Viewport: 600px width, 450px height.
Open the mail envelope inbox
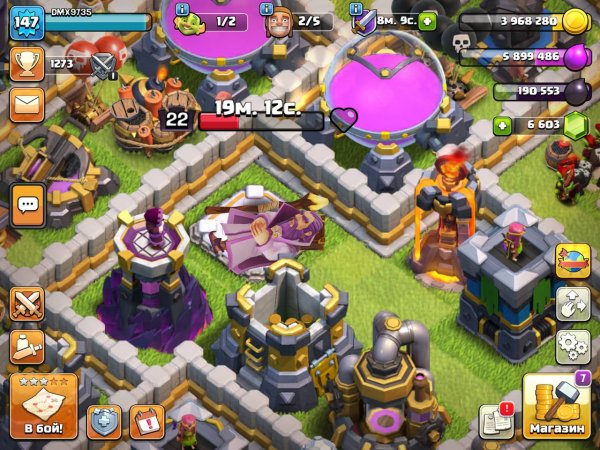pyautogui.click(x=26, y=102)
